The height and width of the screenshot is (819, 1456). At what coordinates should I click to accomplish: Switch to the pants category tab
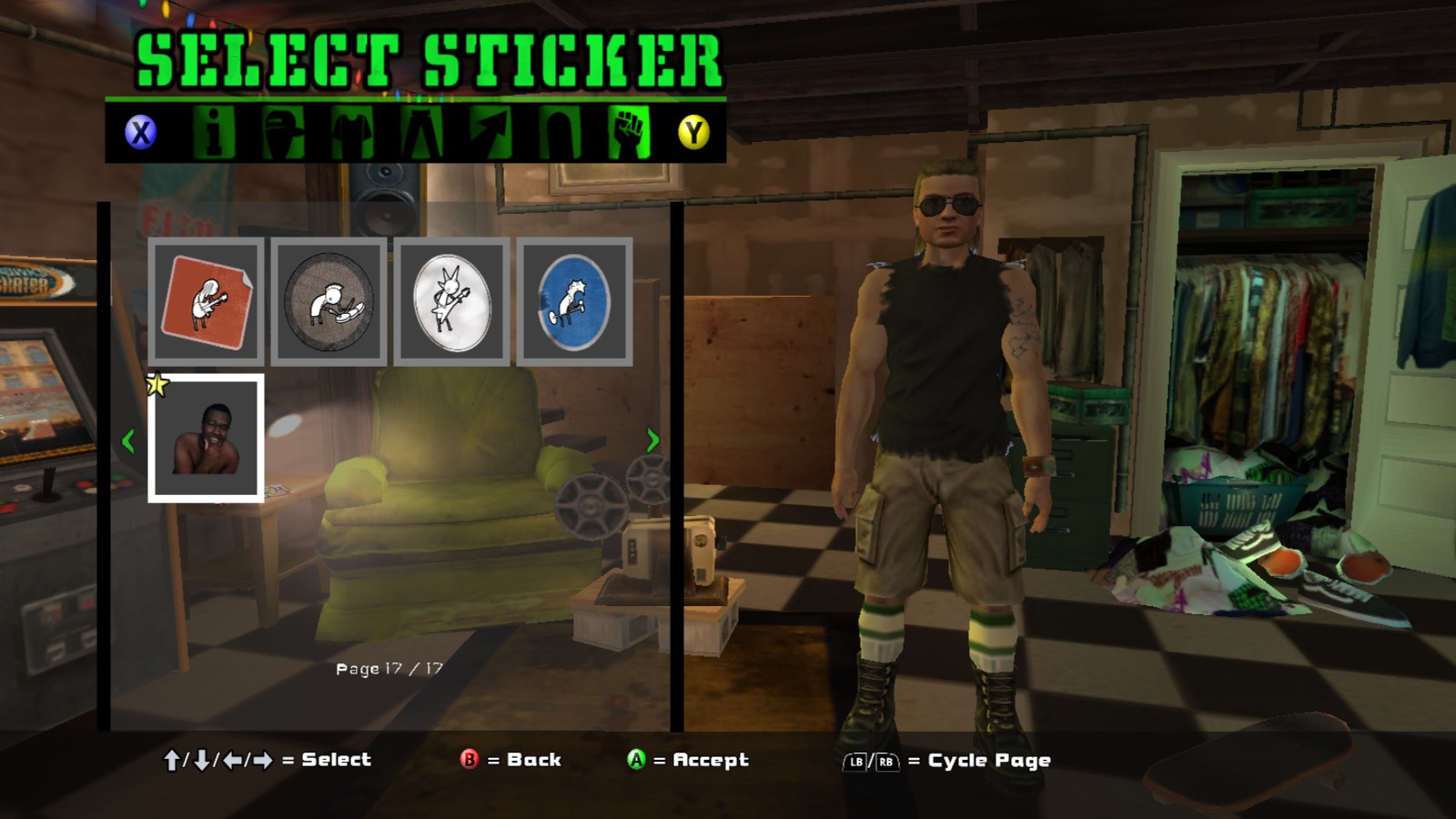pos(421,133)
